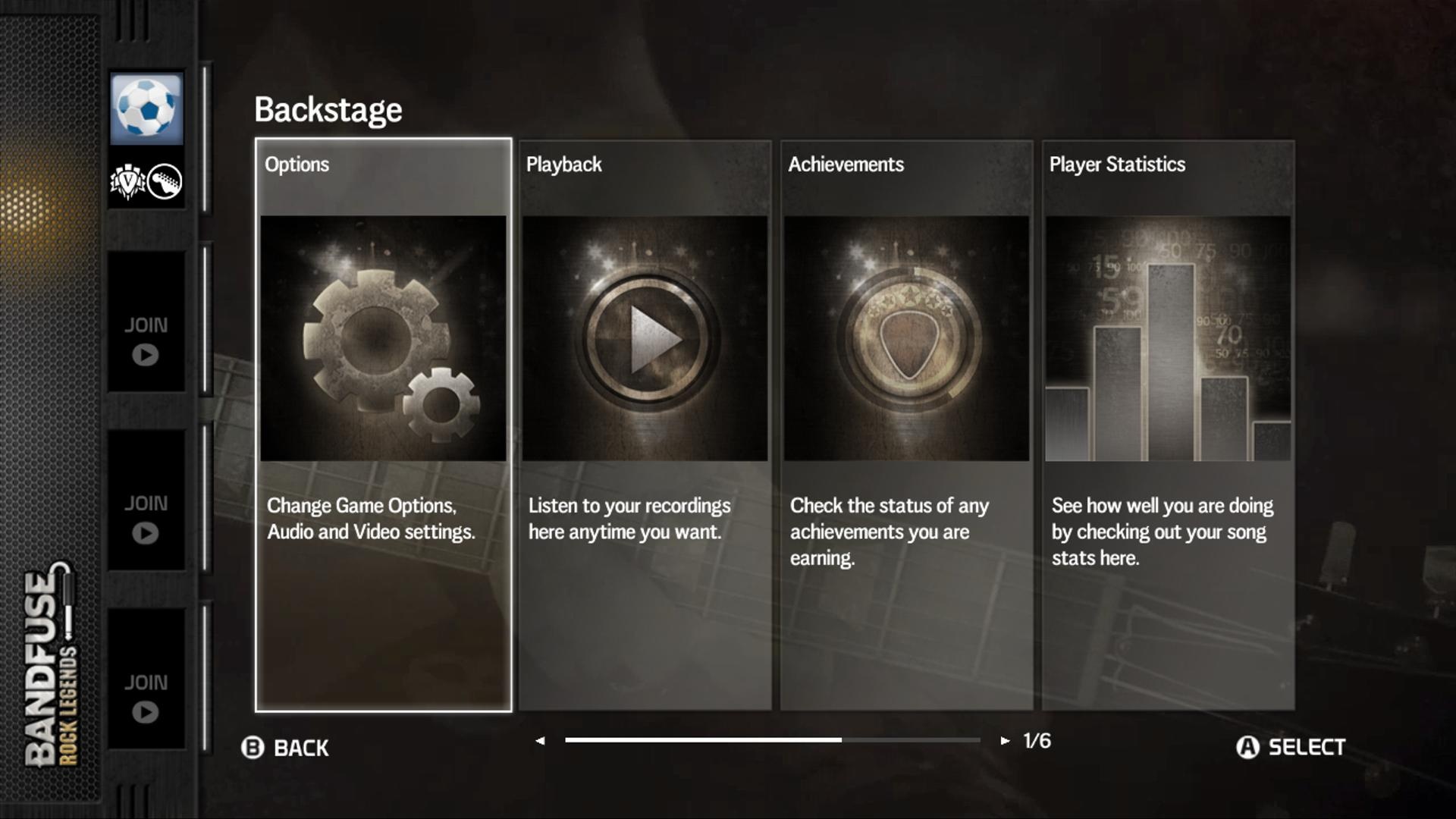Select the Playback card
The height and width of the screenshot is (819, 1456).
click(x=645, y=425)
